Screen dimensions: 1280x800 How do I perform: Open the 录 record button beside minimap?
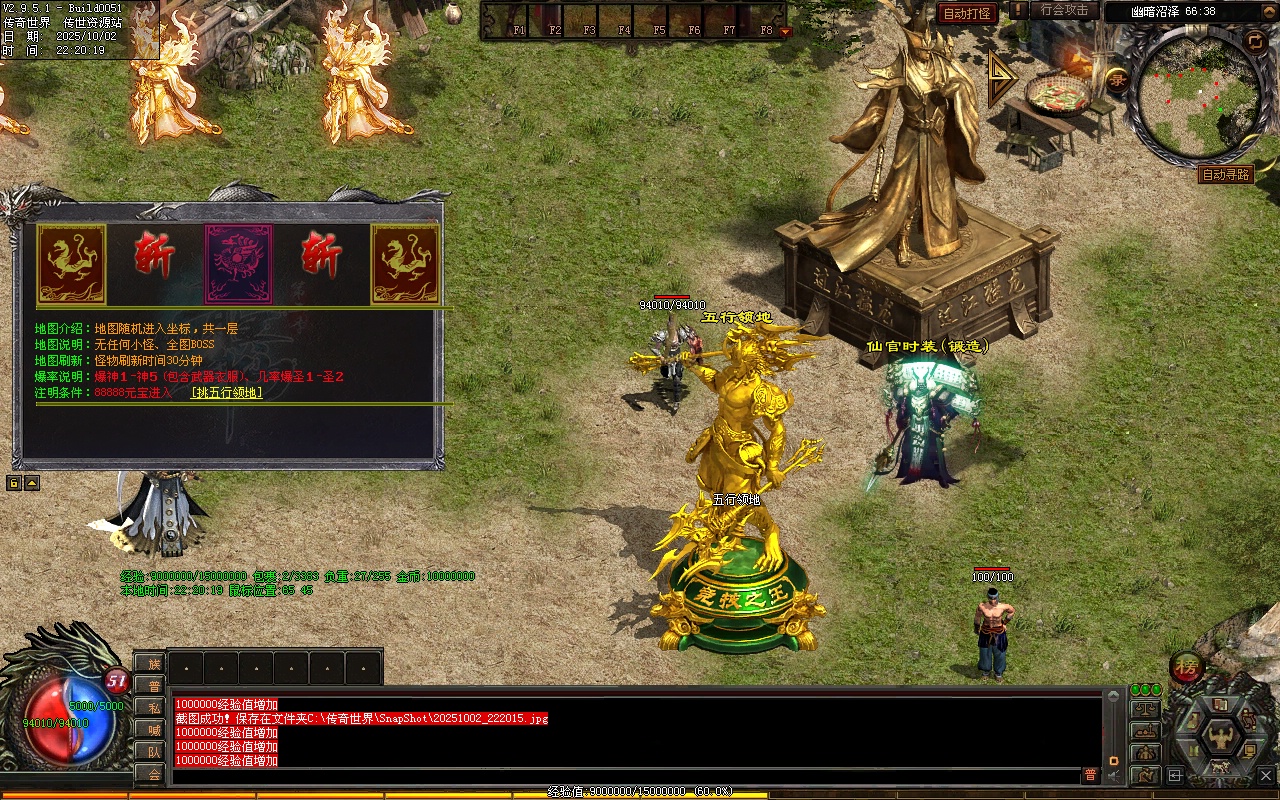click(1118, 81)
